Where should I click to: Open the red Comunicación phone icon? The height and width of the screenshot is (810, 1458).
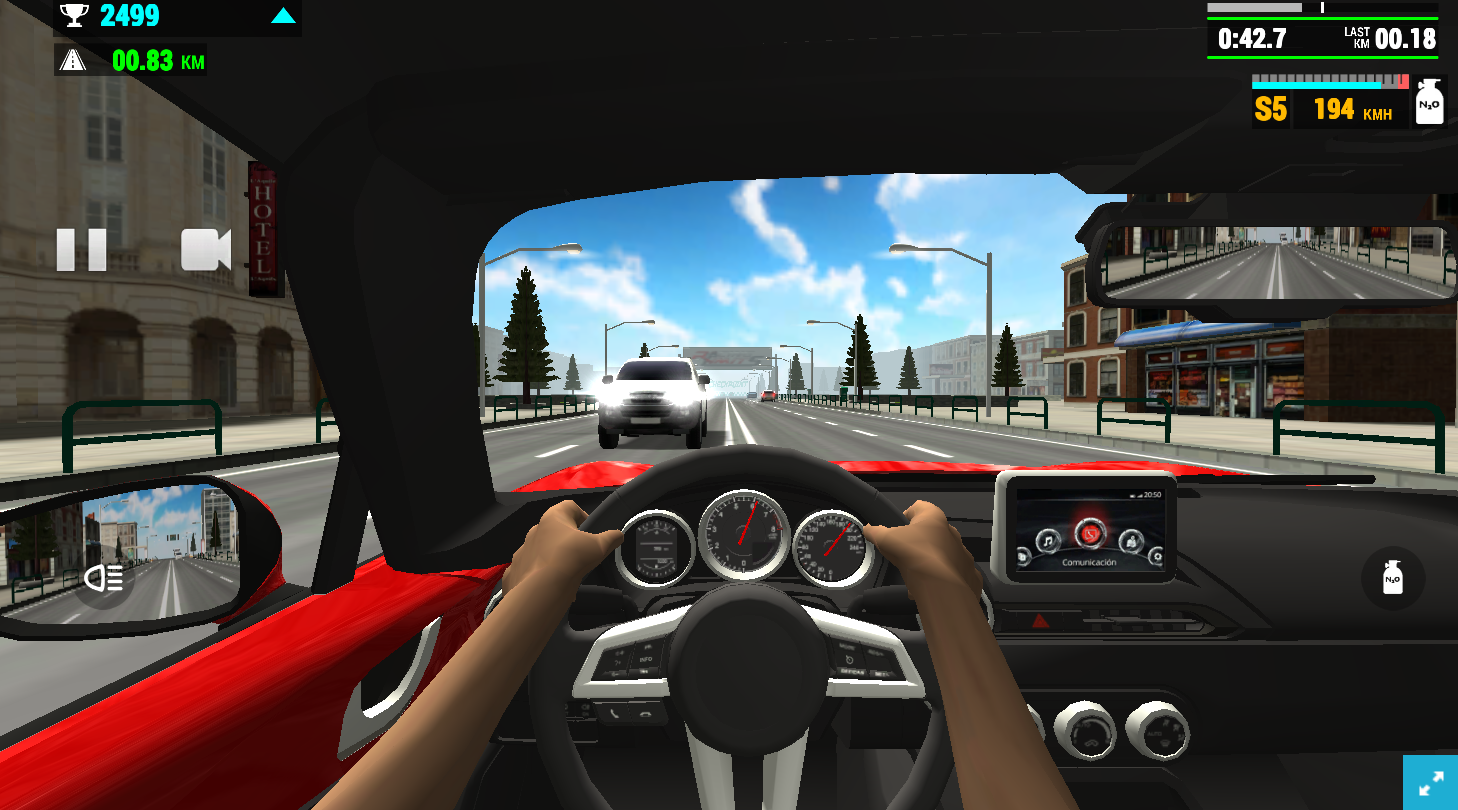coord(1091,535)
